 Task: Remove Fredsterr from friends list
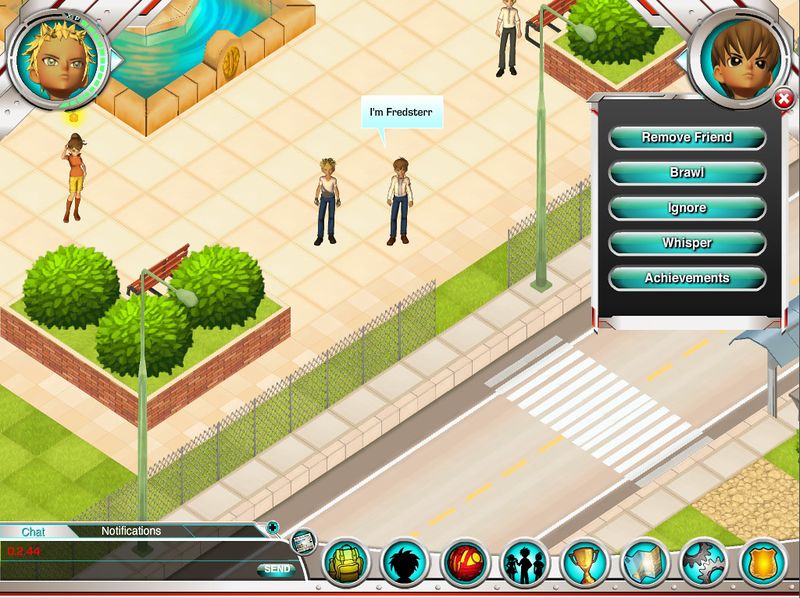pyautogui.click(x=687, y=137)
